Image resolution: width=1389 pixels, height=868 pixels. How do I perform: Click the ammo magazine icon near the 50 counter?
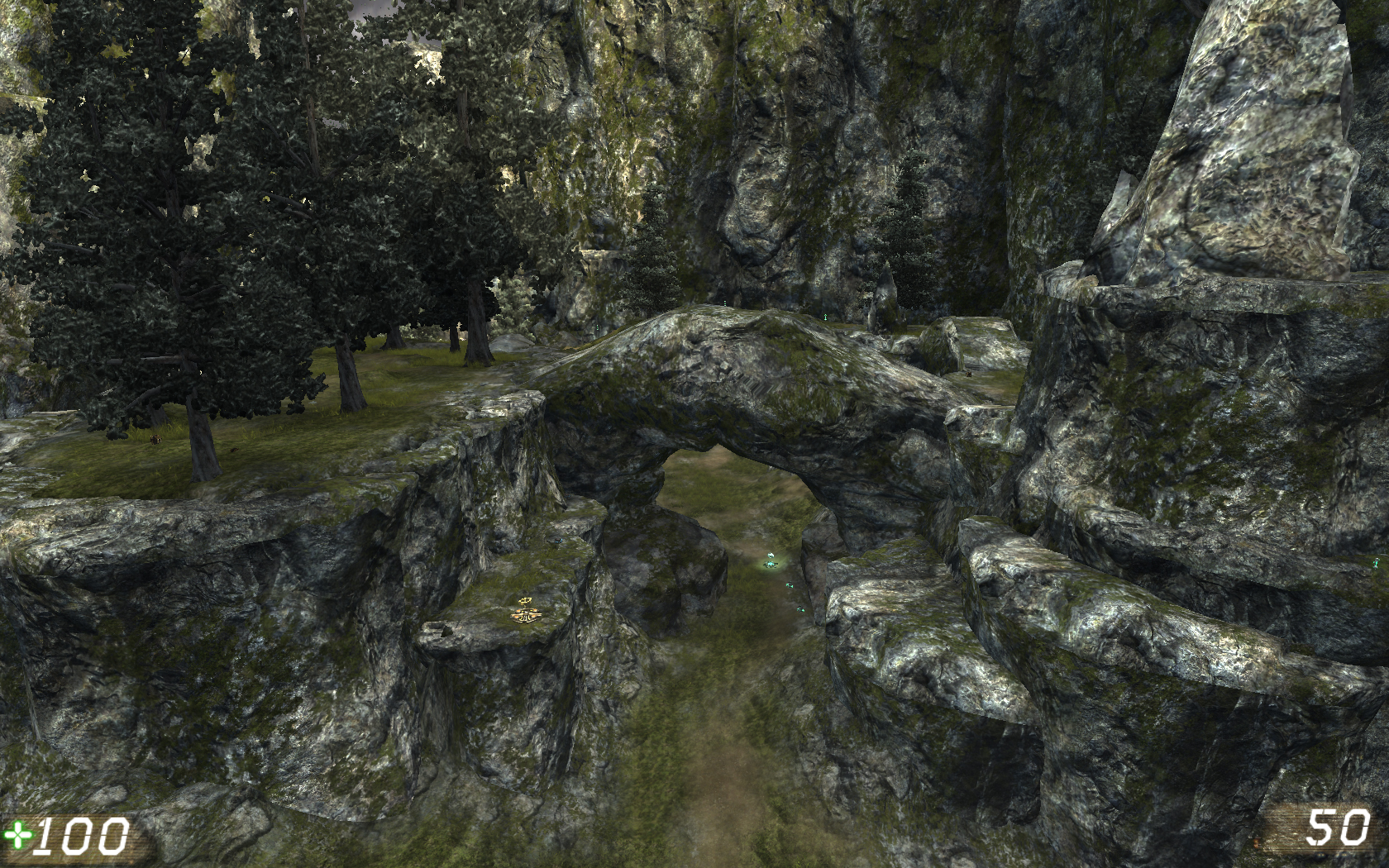click(x=1321, y=855)
